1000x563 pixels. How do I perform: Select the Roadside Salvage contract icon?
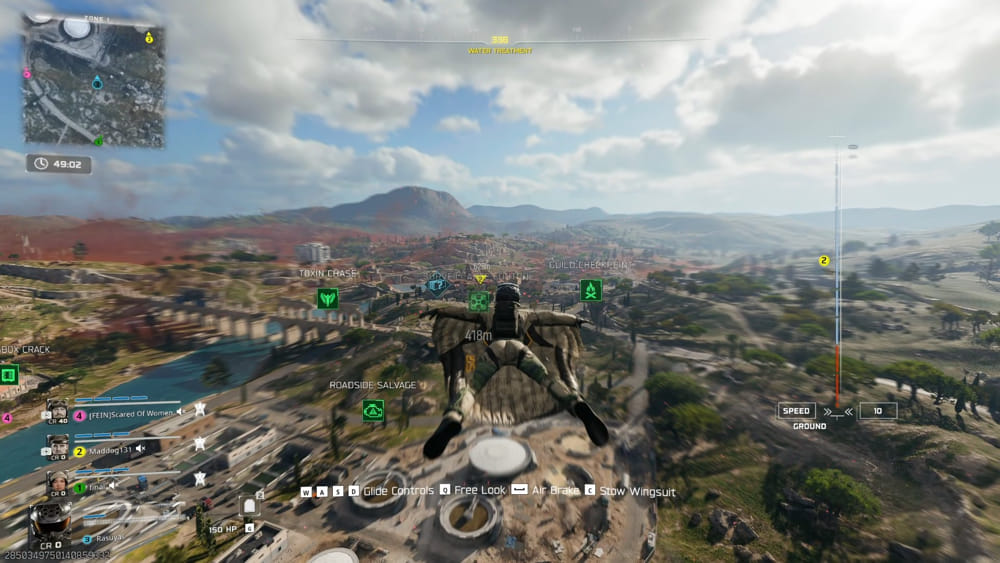point(373,410)
